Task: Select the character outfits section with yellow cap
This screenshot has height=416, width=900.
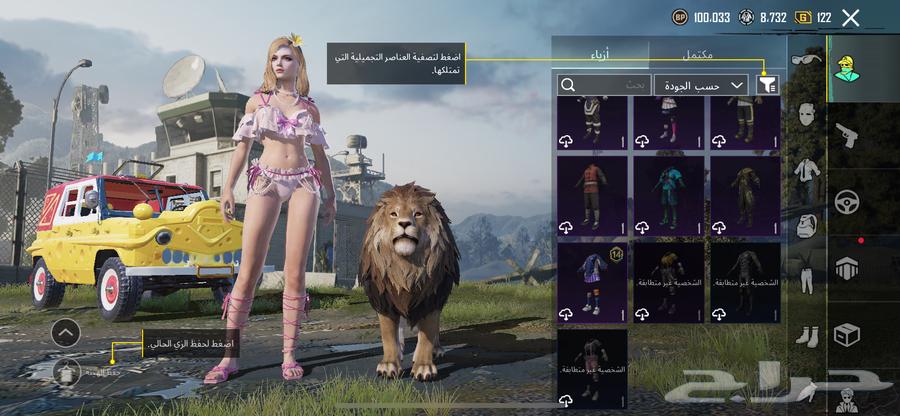Action: [x=847, y=67]
